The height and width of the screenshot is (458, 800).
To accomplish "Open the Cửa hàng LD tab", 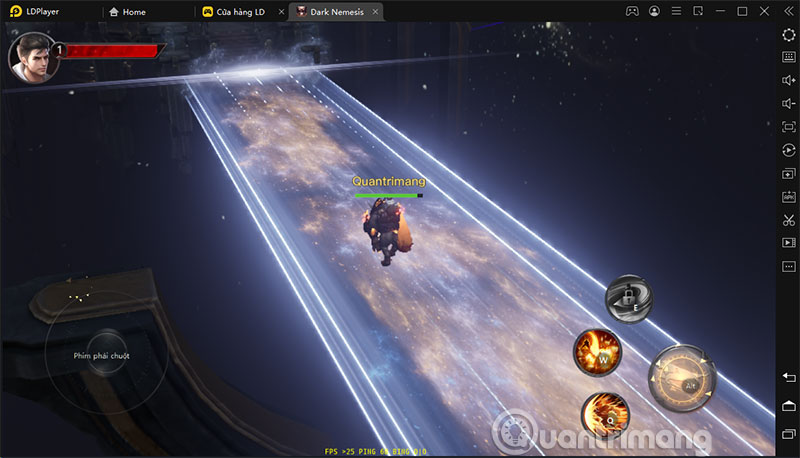I will click(233, 12).
